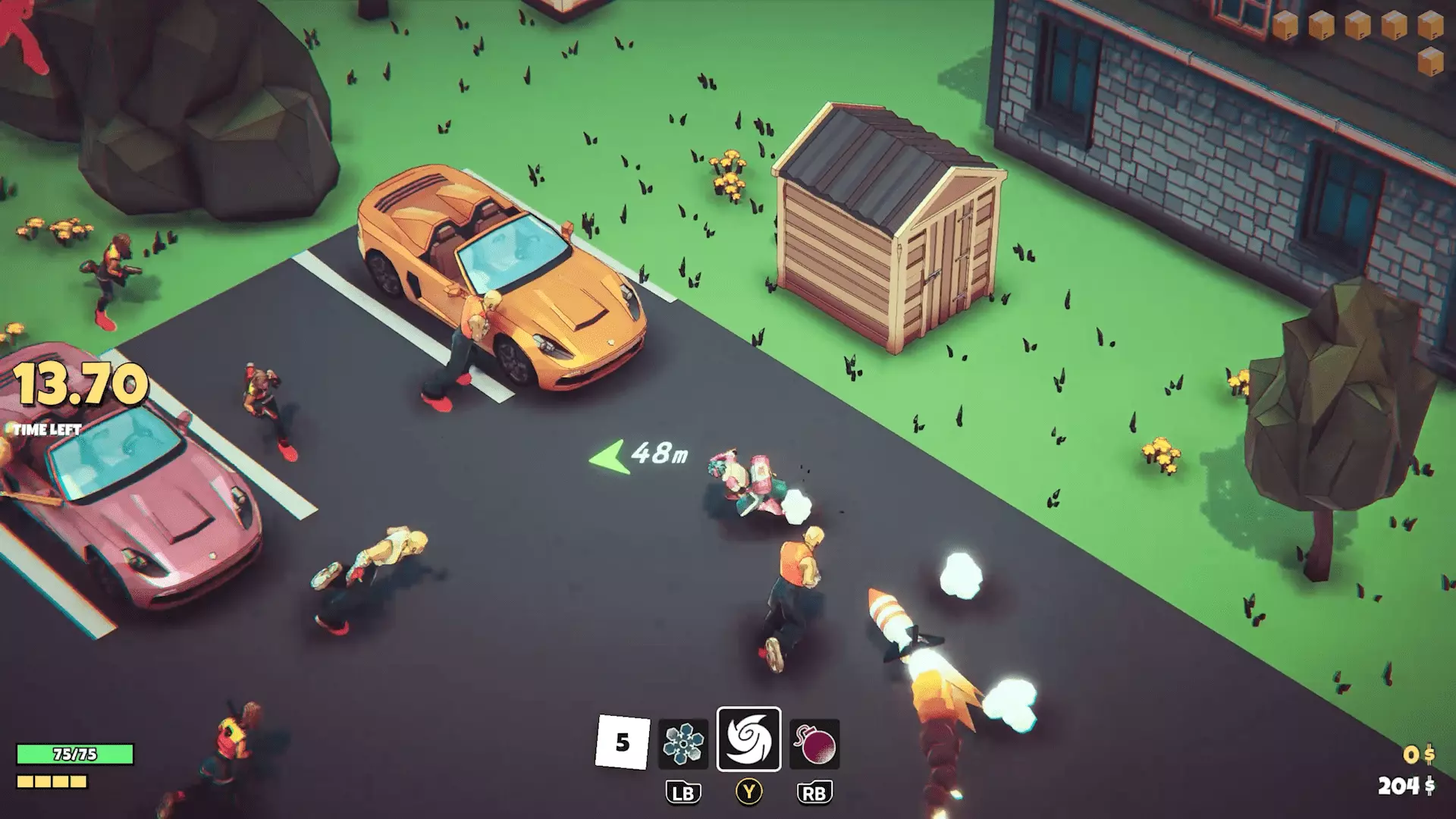Activate the snowflake freeze ability

click(683, 743)
